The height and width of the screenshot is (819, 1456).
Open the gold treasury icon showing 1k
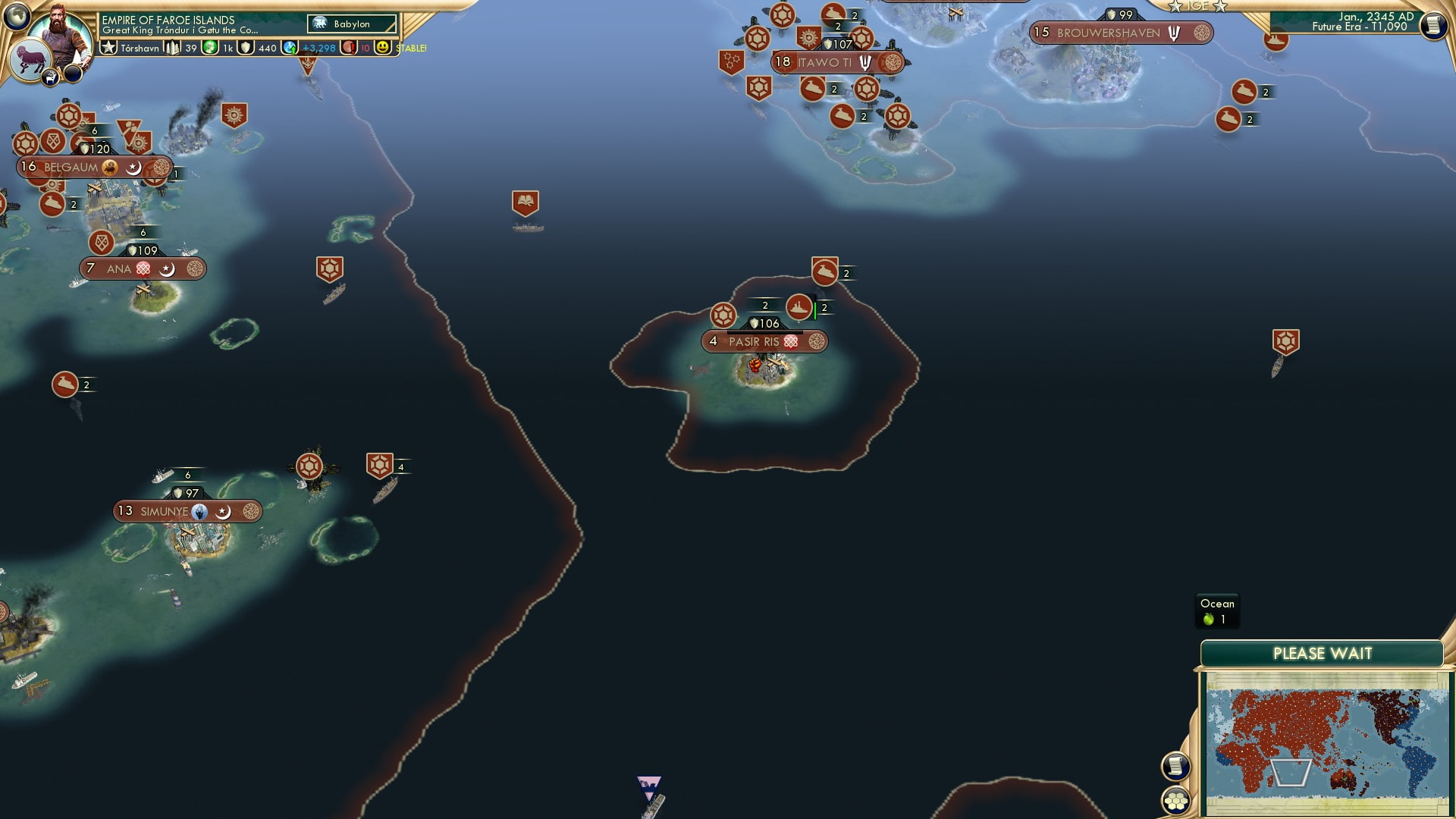pos(209,46)
